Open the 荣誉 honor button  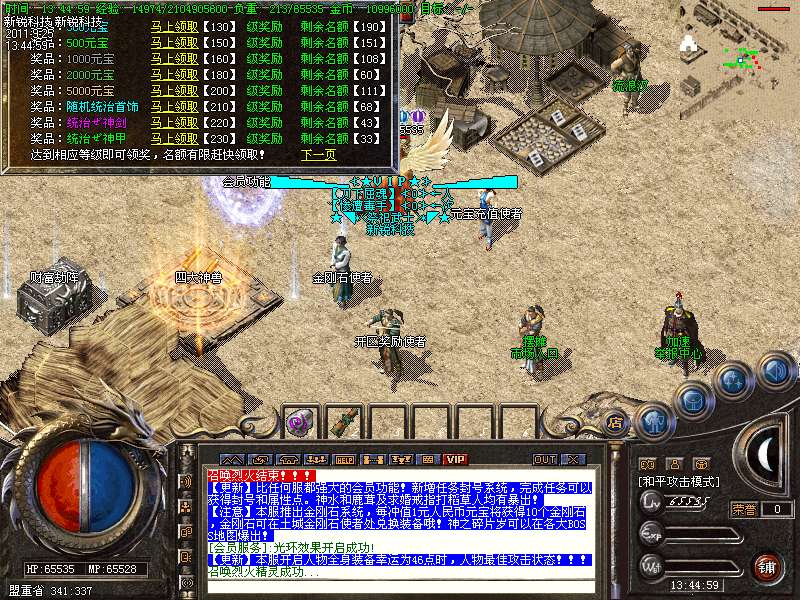(x=744, y=509)
